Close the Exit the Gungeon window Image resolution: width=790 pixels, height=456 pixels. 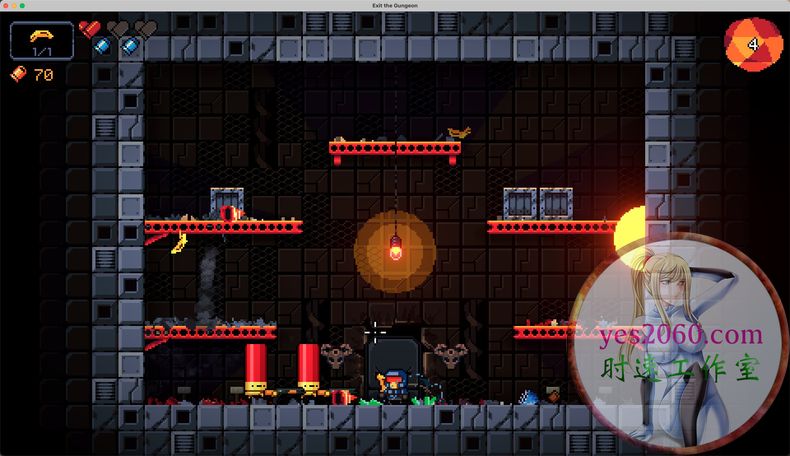point(6,6)
